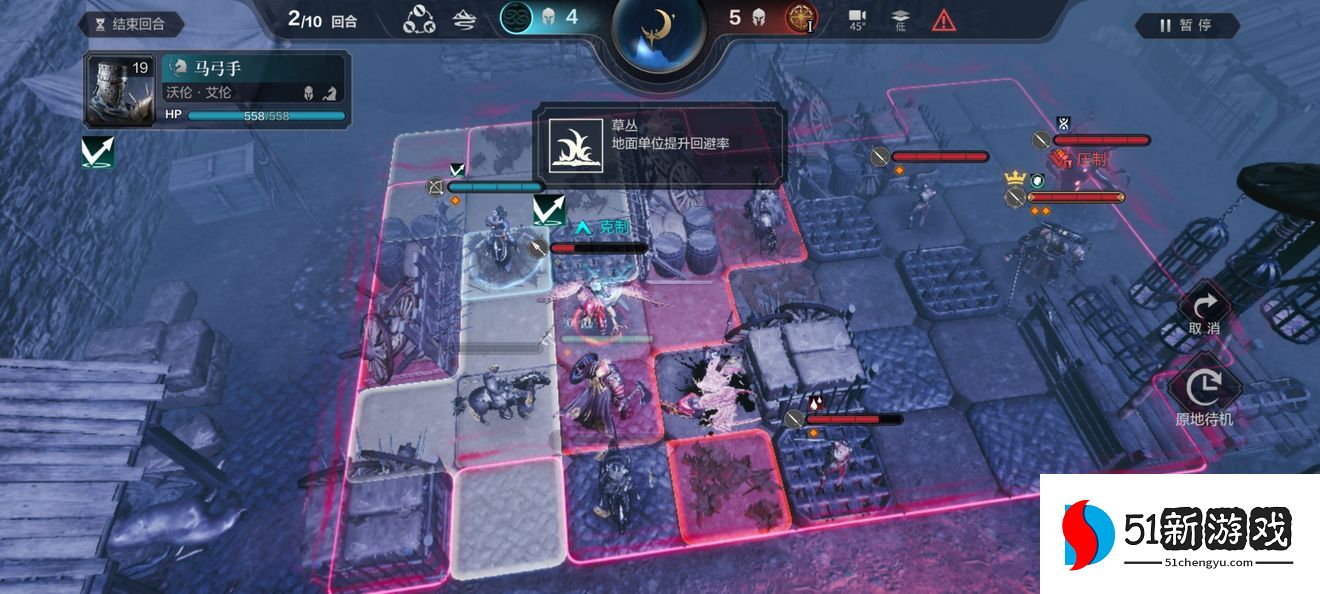Inspect the green arrow buff icon below portrait
Image resolution: width=1320 pixels, height=594 pixels.
[98, 152]
